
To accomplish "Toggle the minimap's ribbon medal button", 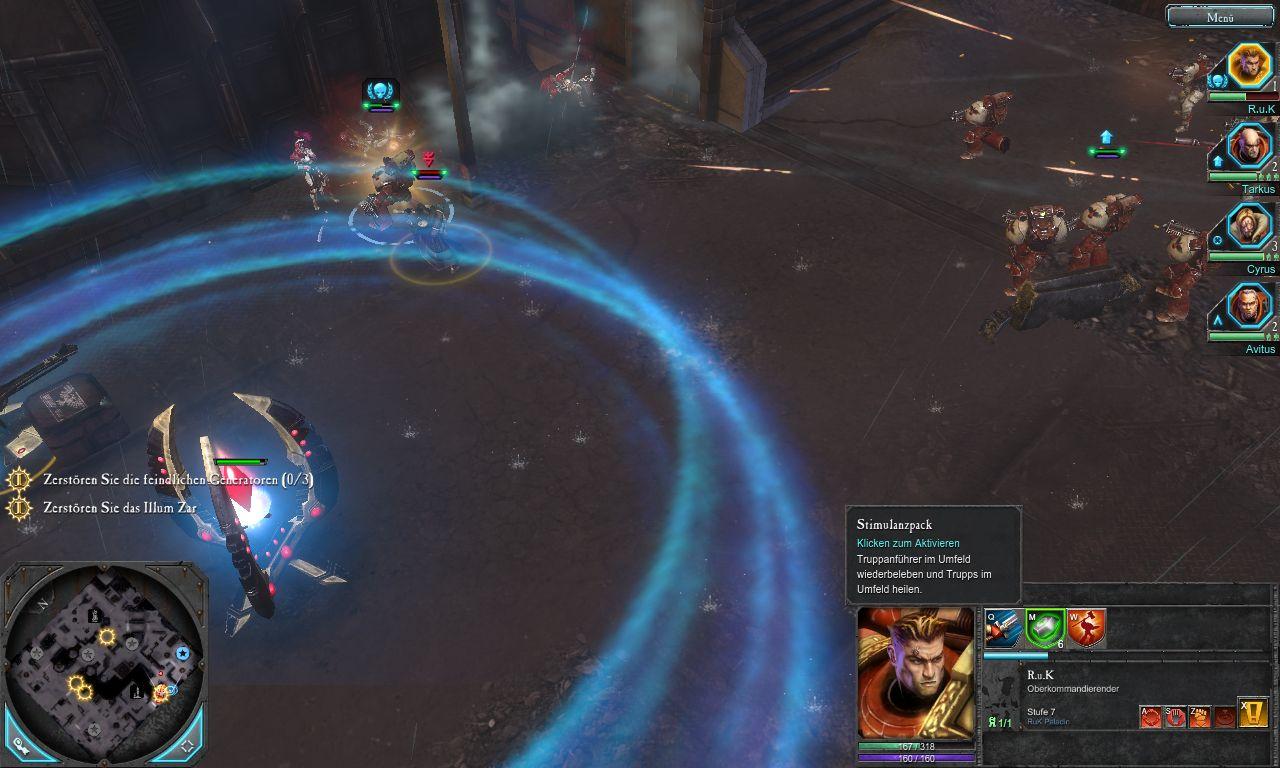I will 21,746.
